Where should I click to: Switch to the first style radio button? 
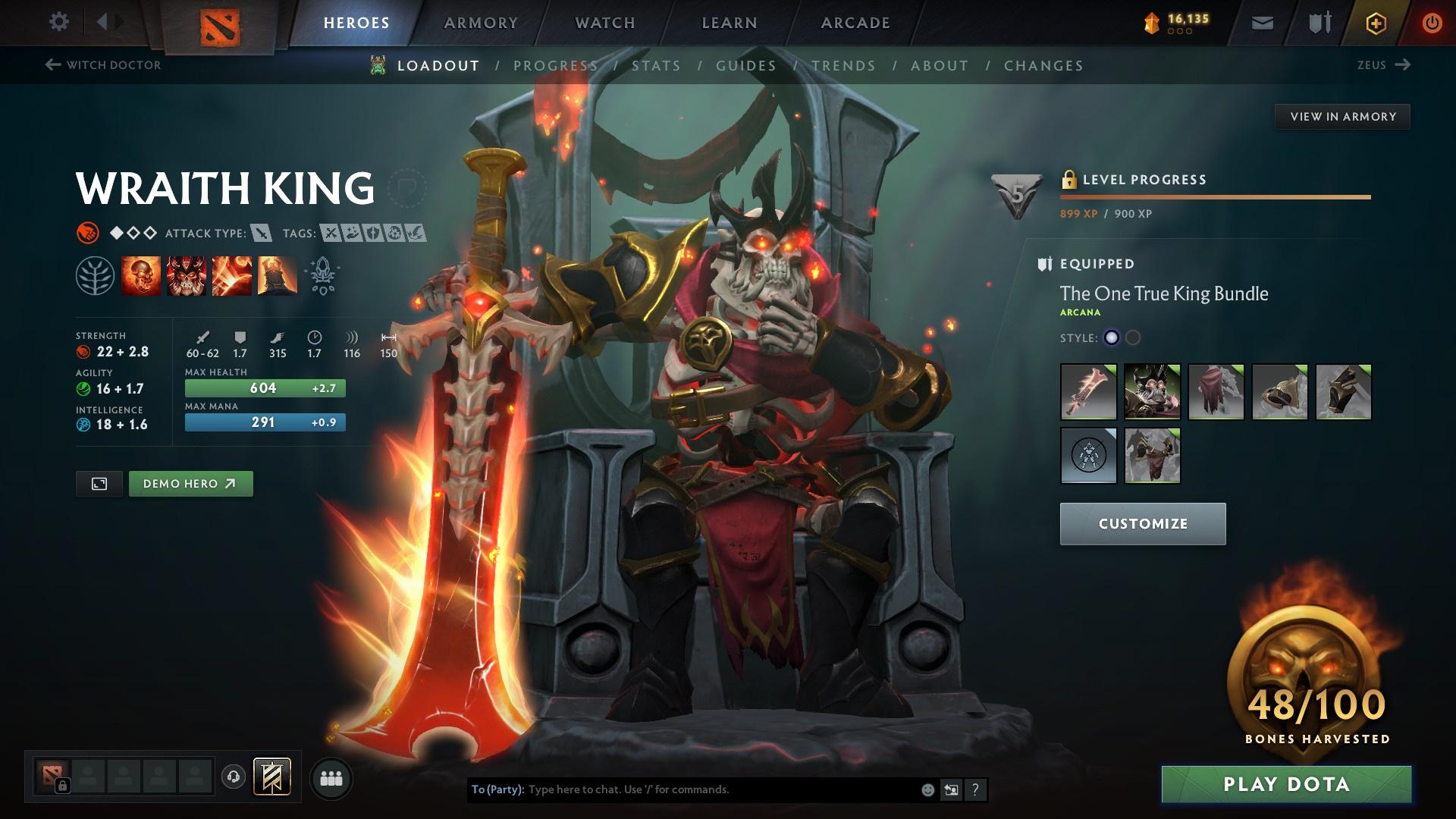click(1110, 339)
